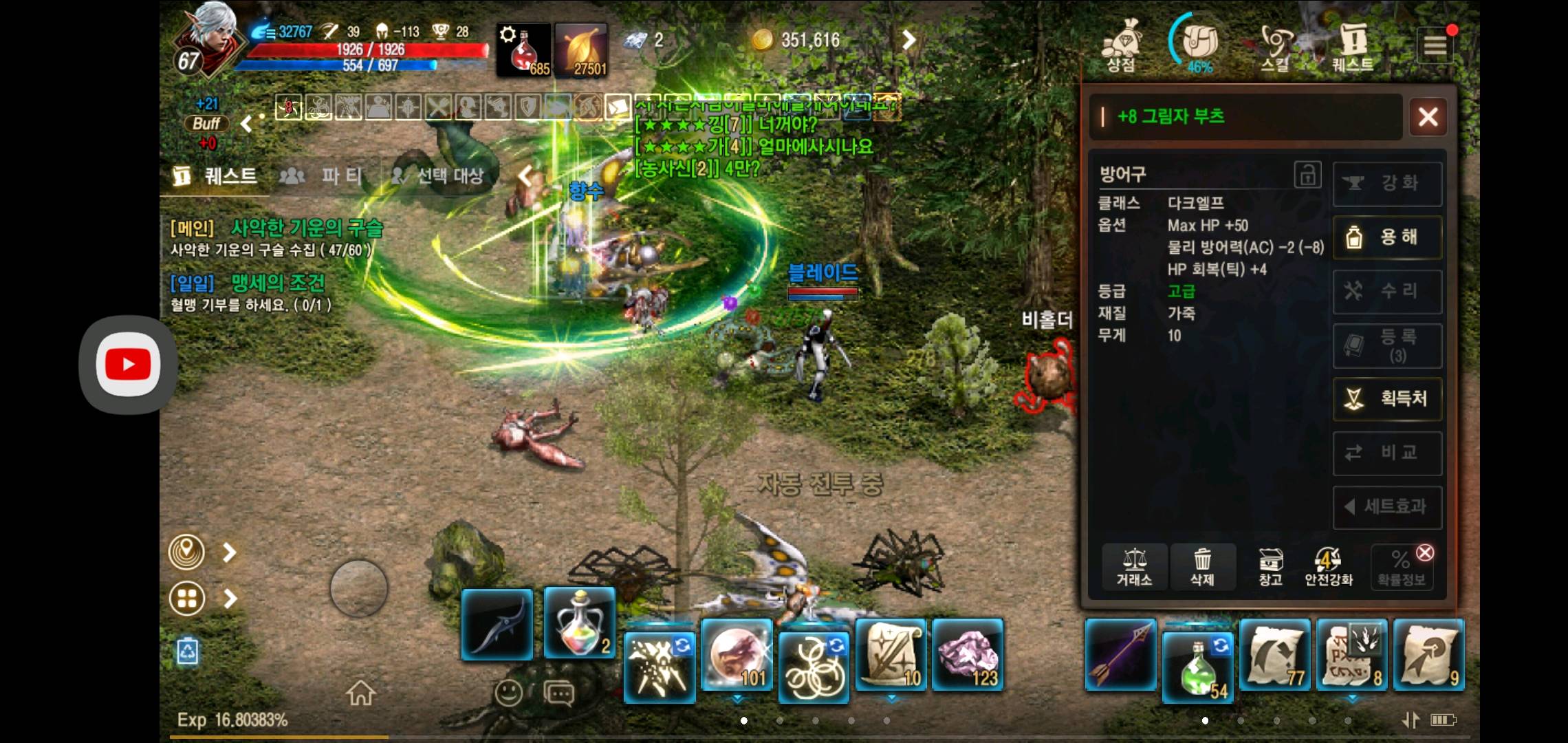The image size is (1568, 743).
Task: Use the pink crystal hotbar slot
Action: pyautogui.click(x=968, y=654)
